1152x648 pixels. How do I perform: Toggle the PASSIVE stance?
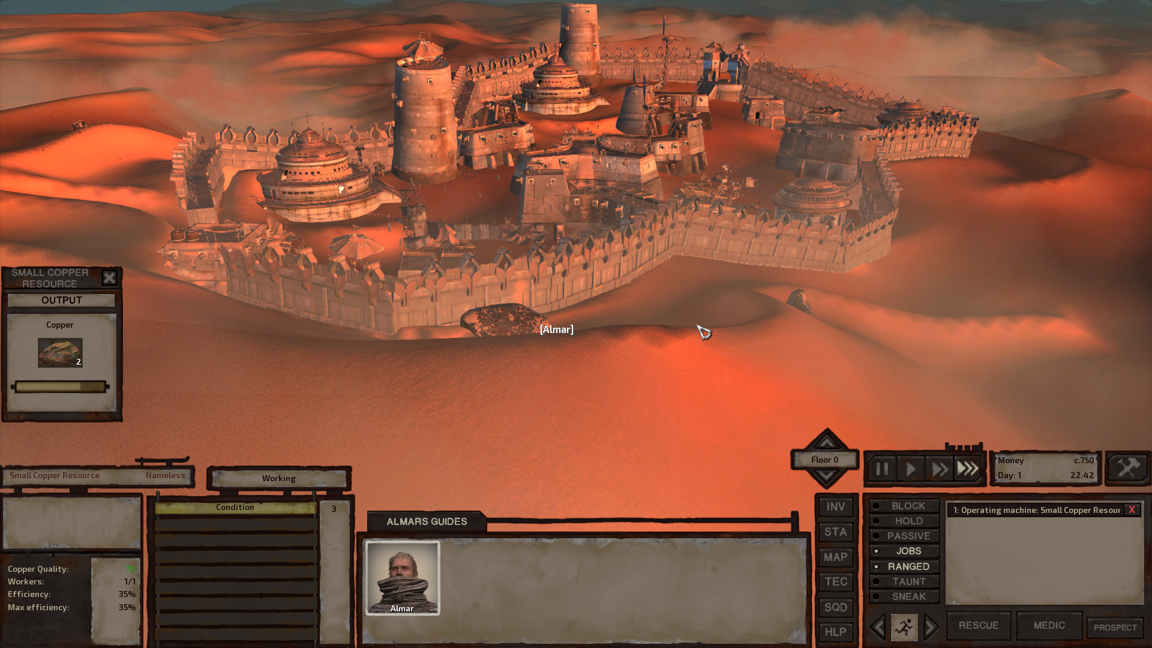(x=906, y=536)
